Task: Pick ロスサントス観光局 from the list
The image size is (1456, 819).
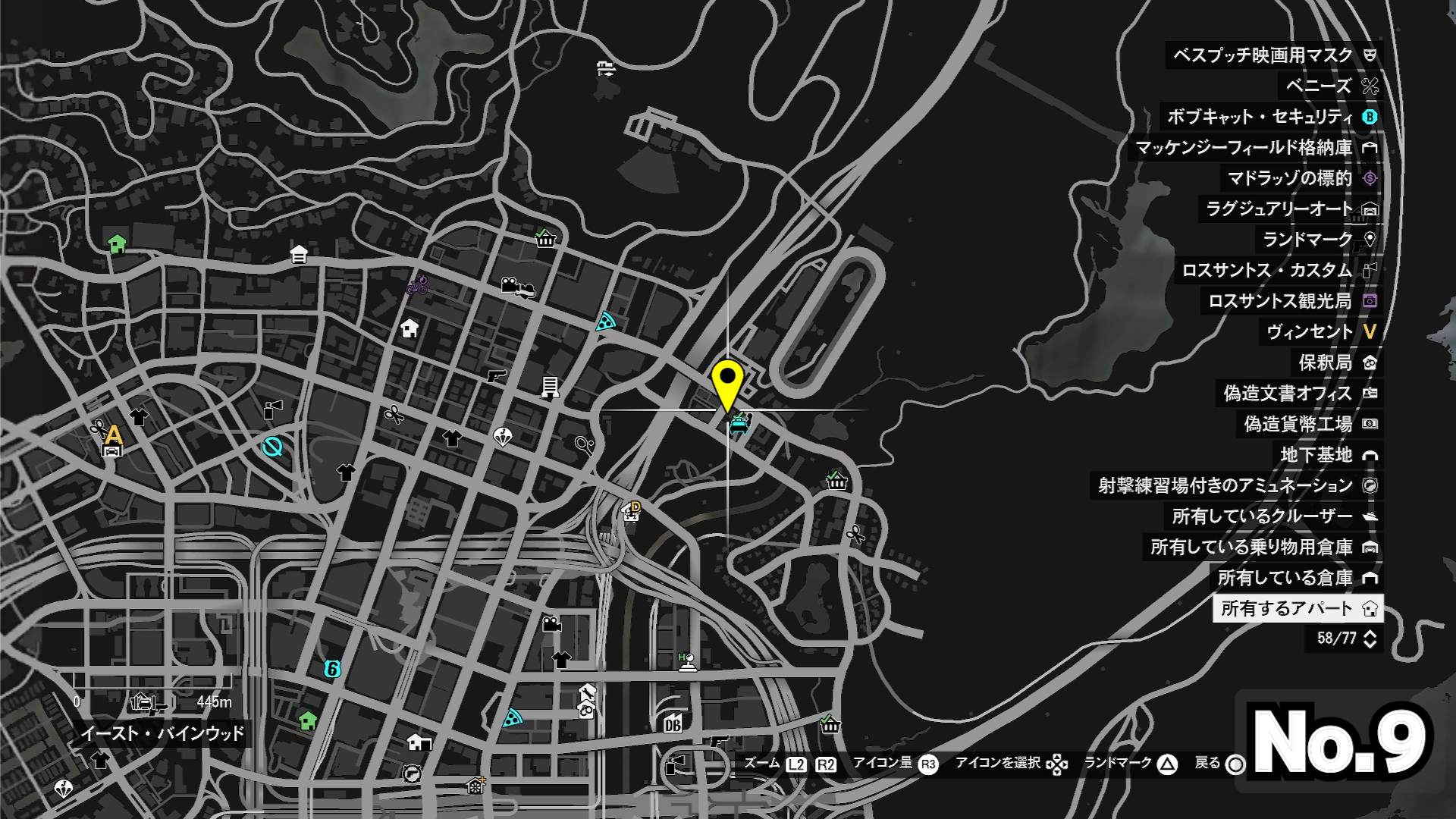Action: pos(1279,302)
